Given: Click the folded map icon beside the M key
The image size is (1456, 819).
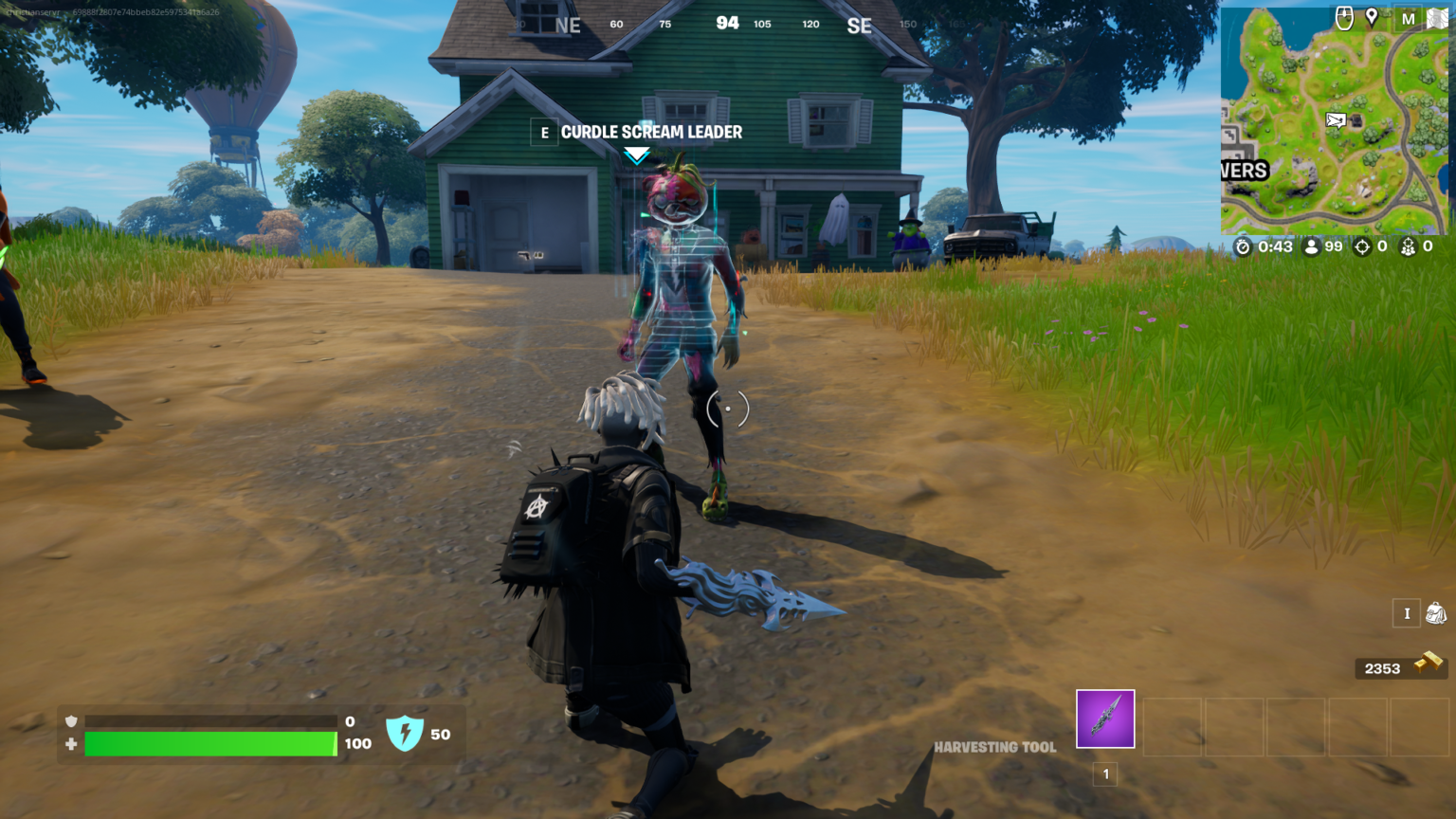Looking at the screenshot, I should 1436,16.
